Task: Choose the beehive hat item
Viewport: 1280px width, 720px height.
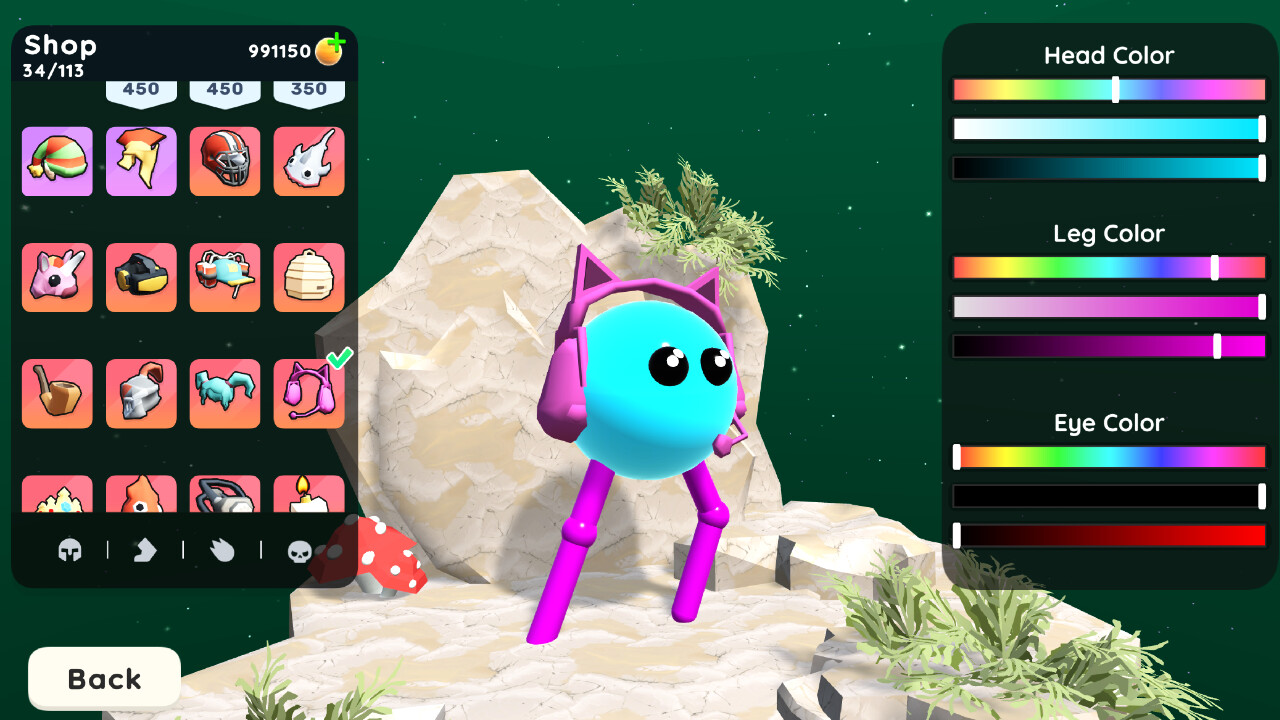Action: click(309, 277)
